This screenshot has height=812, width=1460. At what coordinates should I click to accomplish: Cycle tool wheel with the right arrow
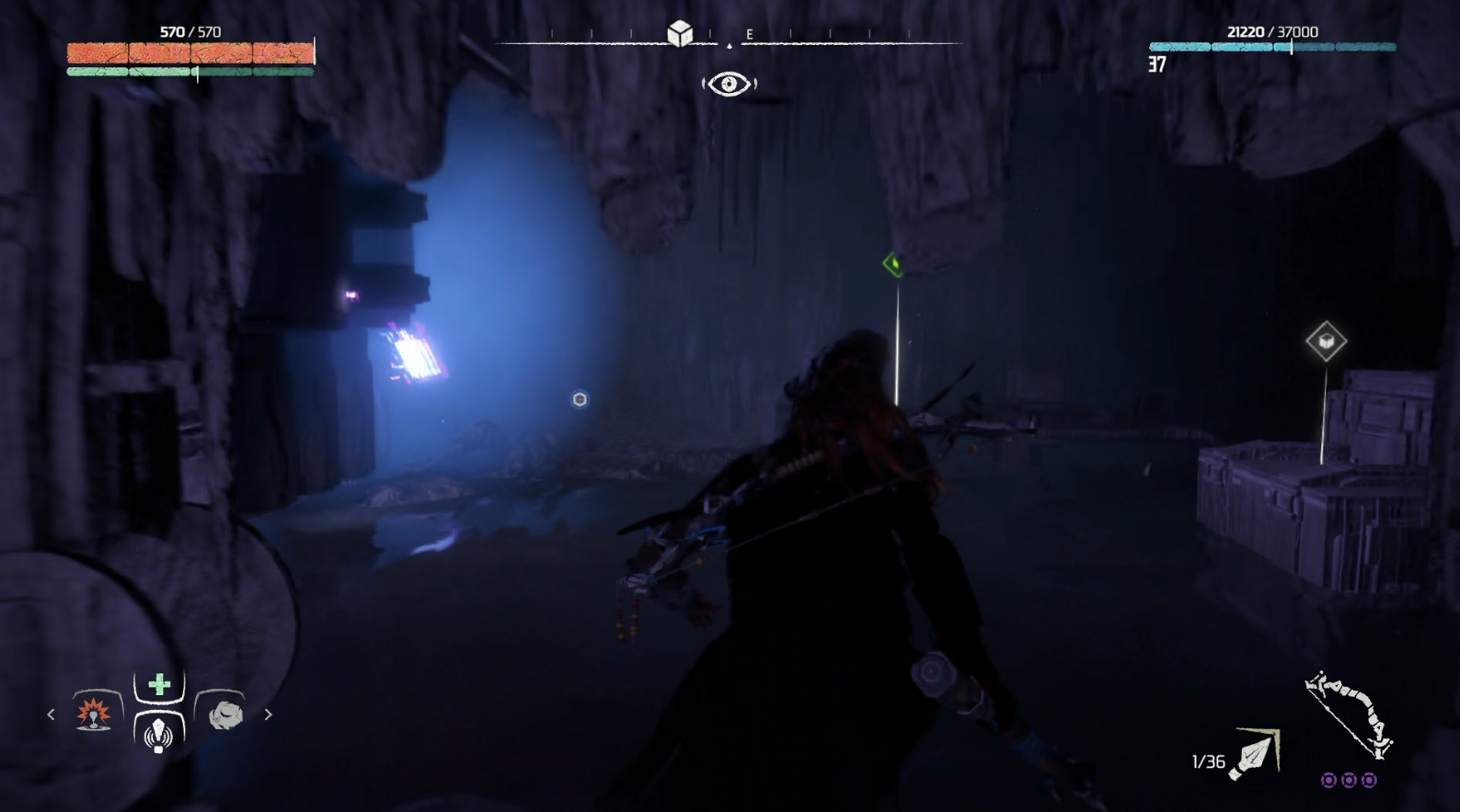point(268,714)
